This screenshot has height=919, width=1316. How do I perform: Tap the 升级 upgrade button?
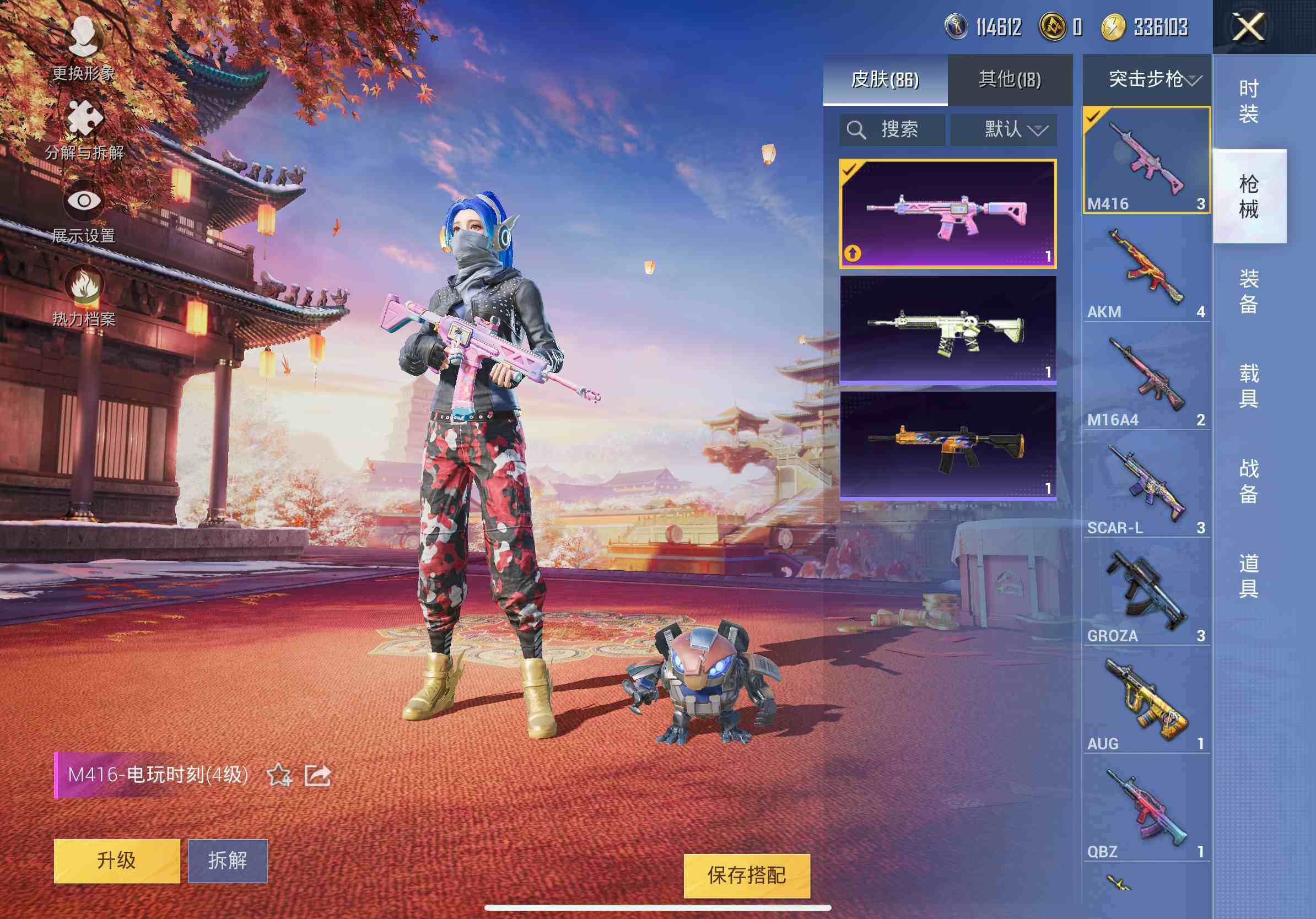pyautogui.click(x=117, y=861)
